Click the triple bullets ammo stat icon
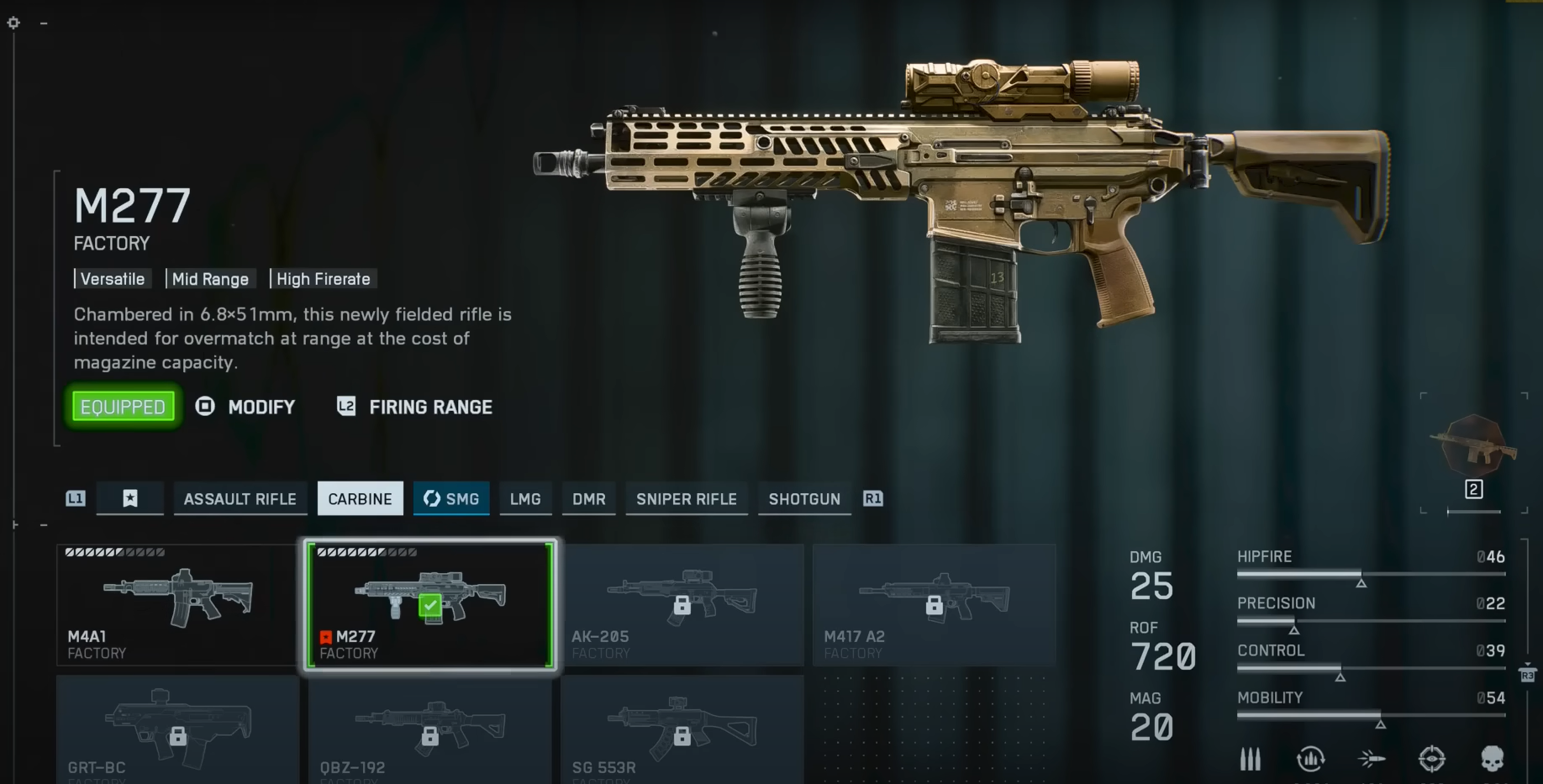The width and height of the screenshot is (1543, 784). coord(1250,759)
